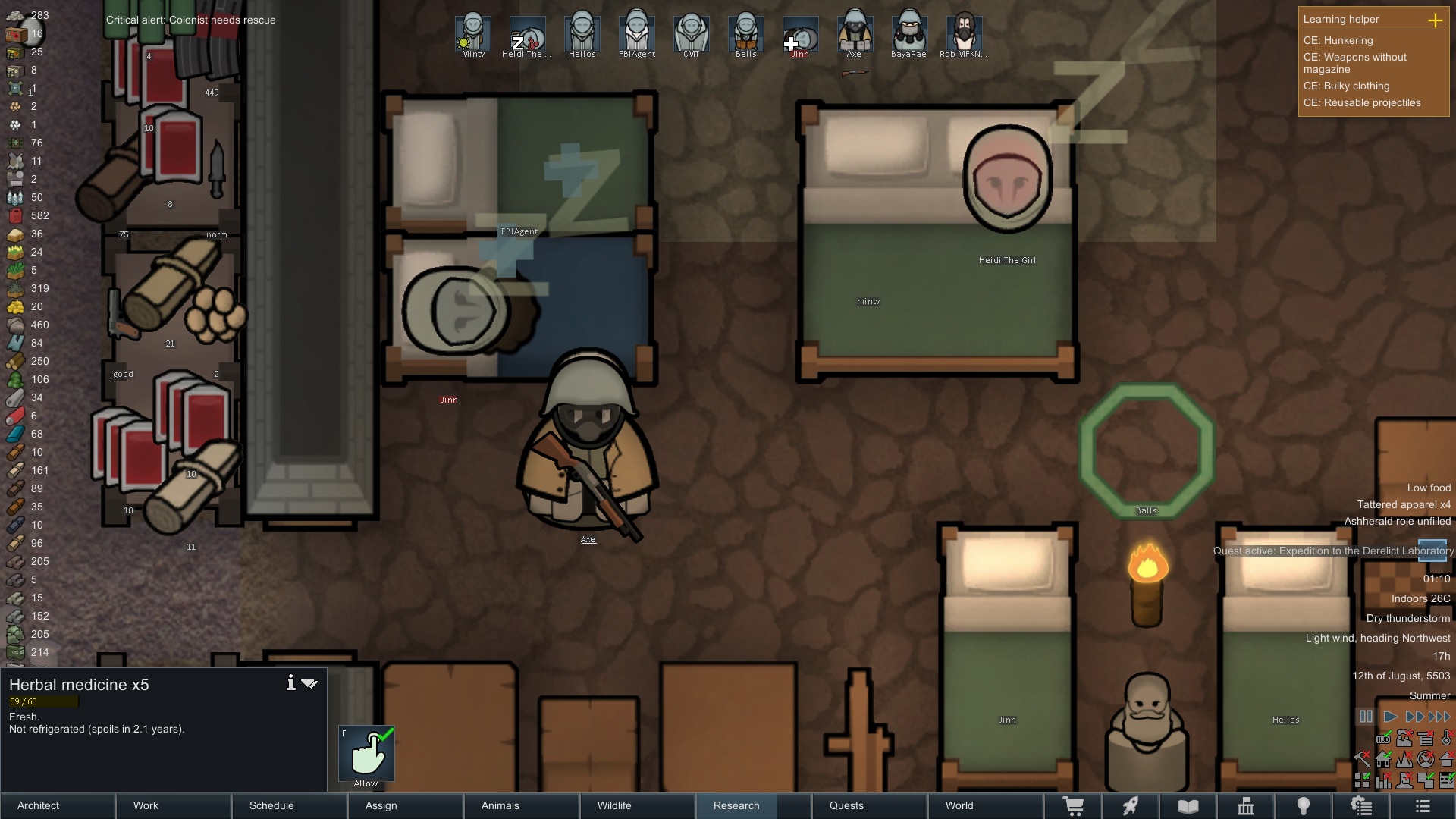The width and height of the screenshot is (1456, 819).
Task: Pause the game with the pause icon
Action: point(1367,717)
